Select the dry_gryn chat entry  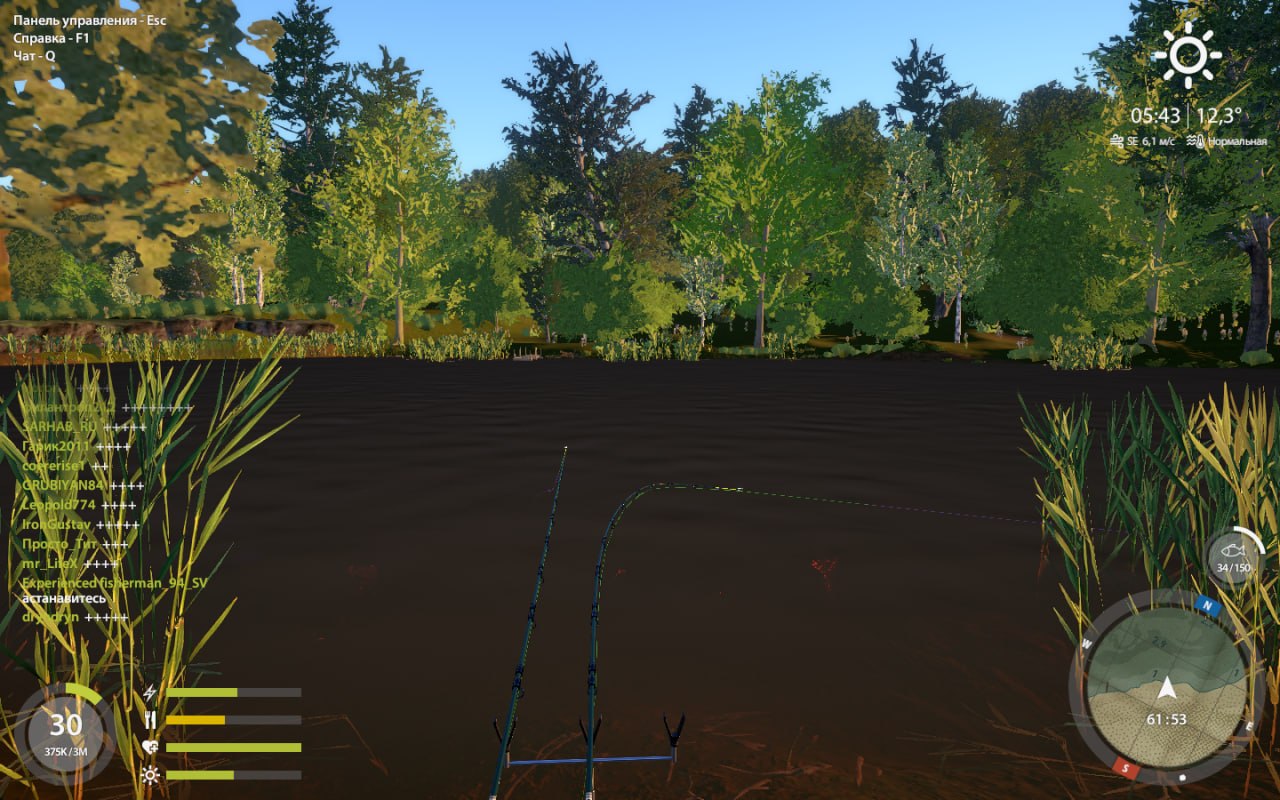pos(50,617)
